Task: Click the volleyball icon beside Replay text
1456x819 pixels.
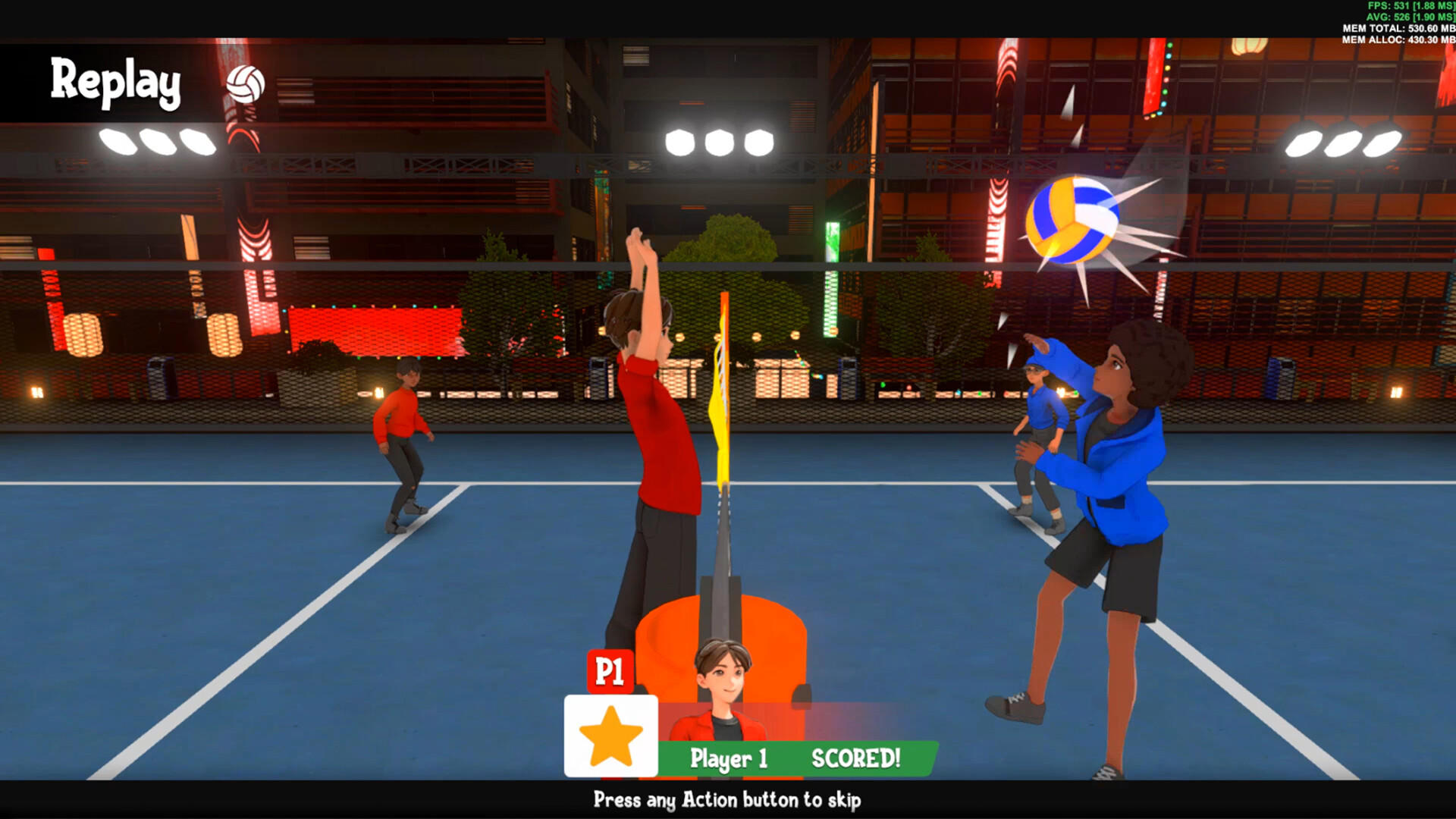Action: coord(246,83)
